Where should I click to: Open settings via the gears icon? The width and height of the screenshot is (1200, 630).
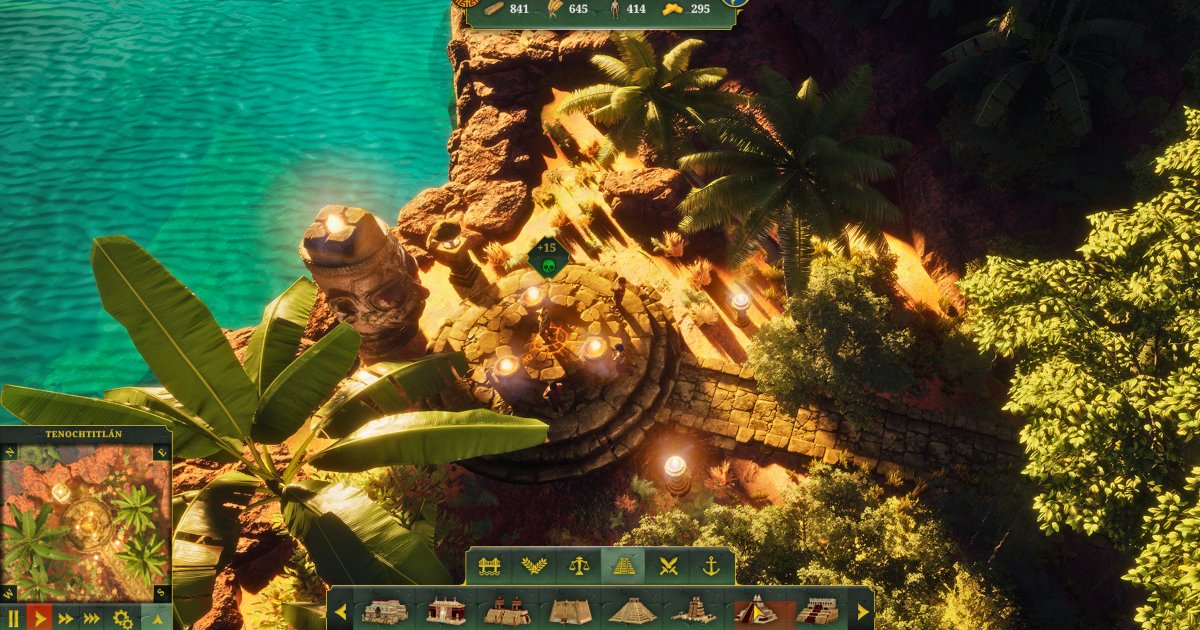[123, 618]
